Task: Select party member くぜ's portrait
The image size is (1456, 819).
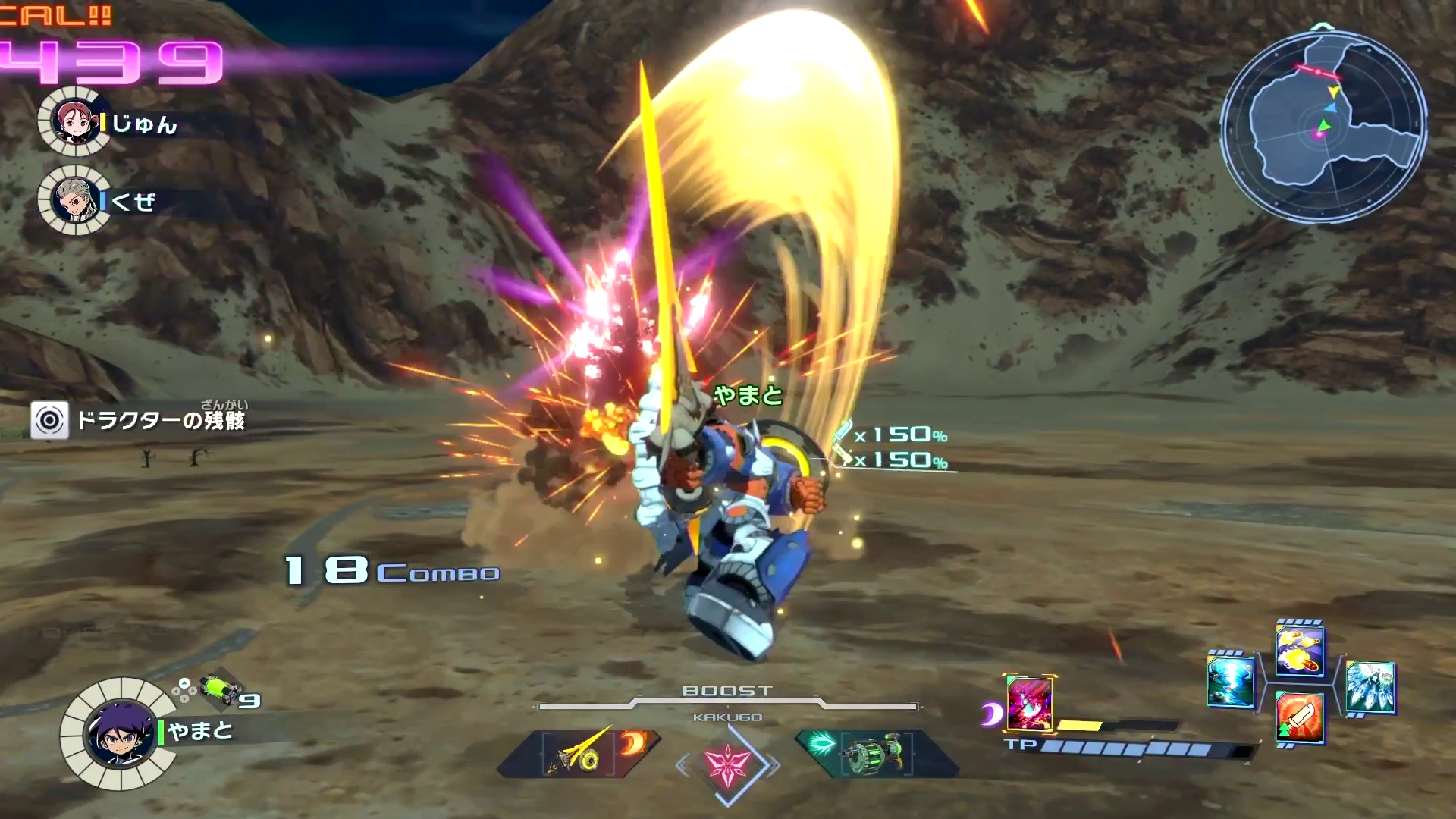Action: [x=75, y=200]
